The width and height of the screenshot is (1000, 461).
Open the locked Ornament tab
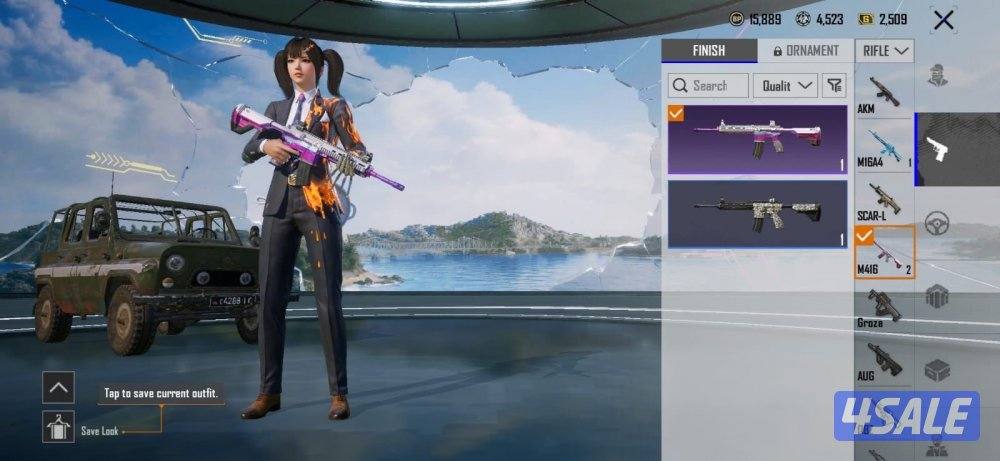806,51
